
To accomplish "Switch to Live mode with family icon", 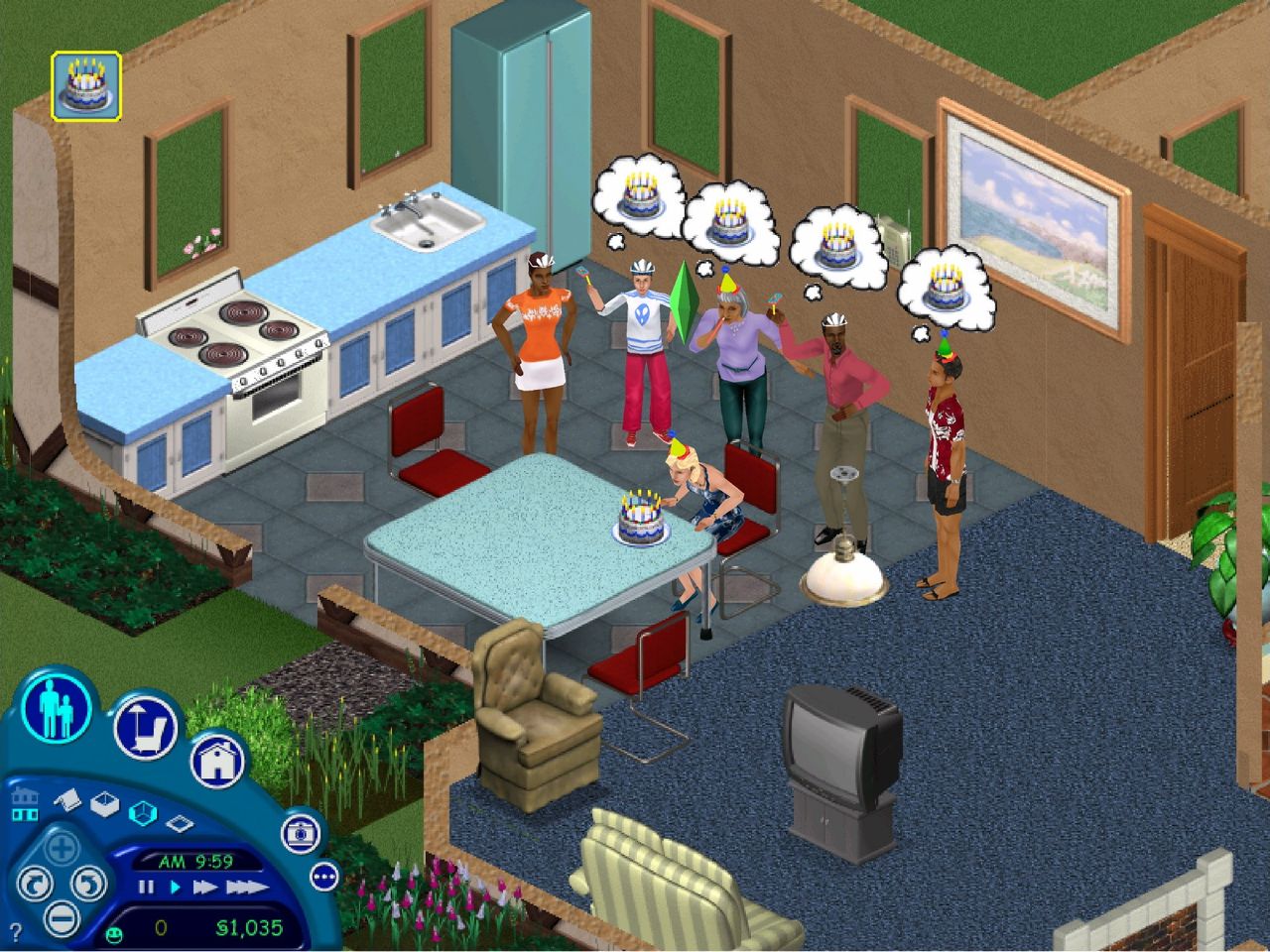I will click(x=59, y=713).
